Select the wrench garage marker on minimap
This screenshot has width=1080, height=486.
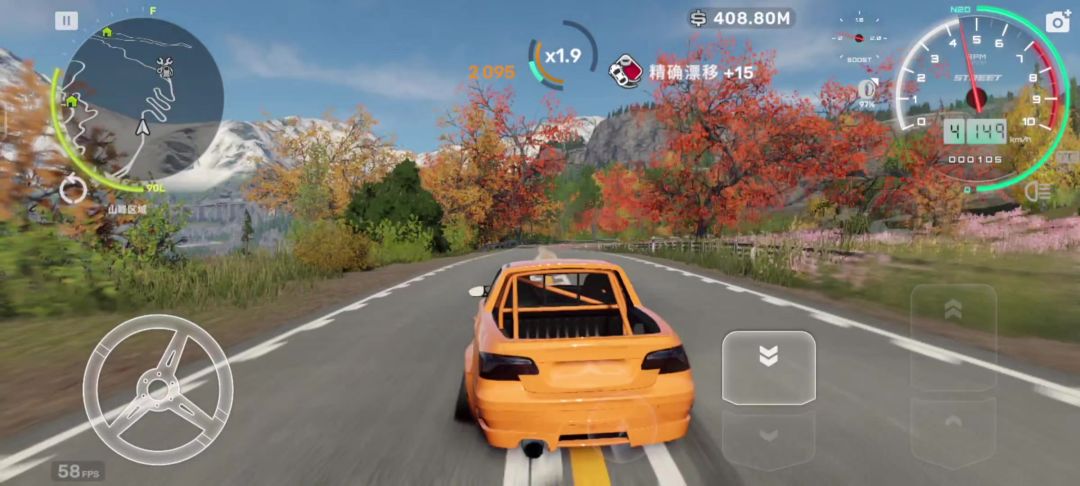click(166, 67)
